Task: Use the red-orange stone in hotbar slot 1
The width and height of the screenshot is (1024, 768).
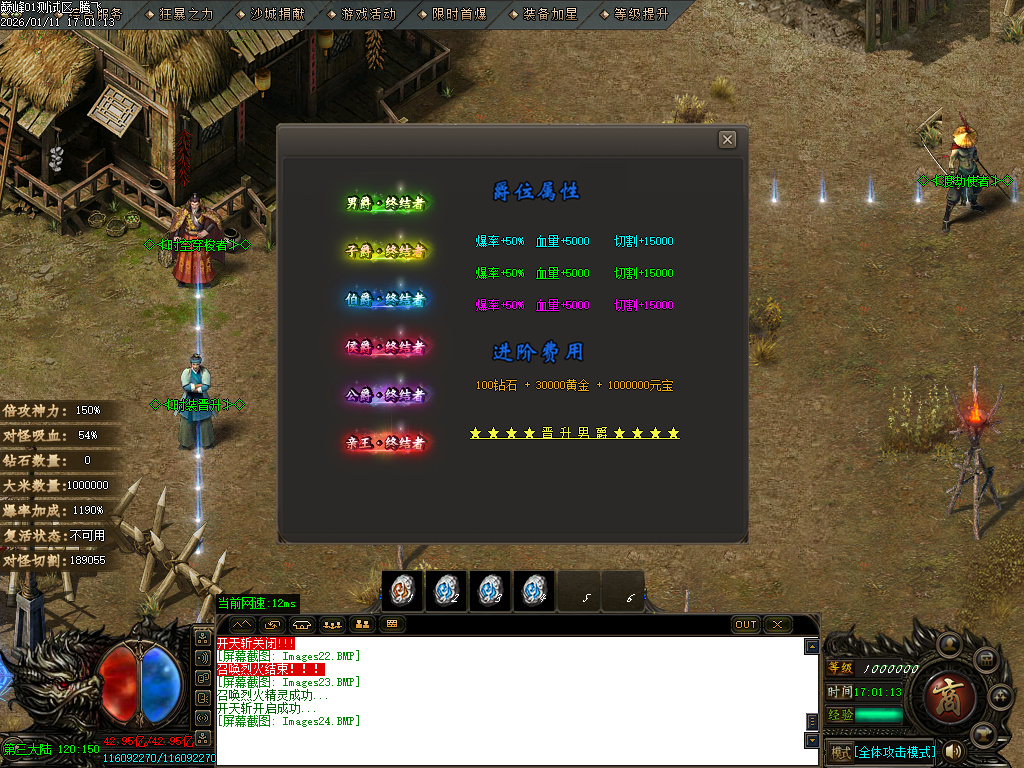Action: click(x=402, y=591)
